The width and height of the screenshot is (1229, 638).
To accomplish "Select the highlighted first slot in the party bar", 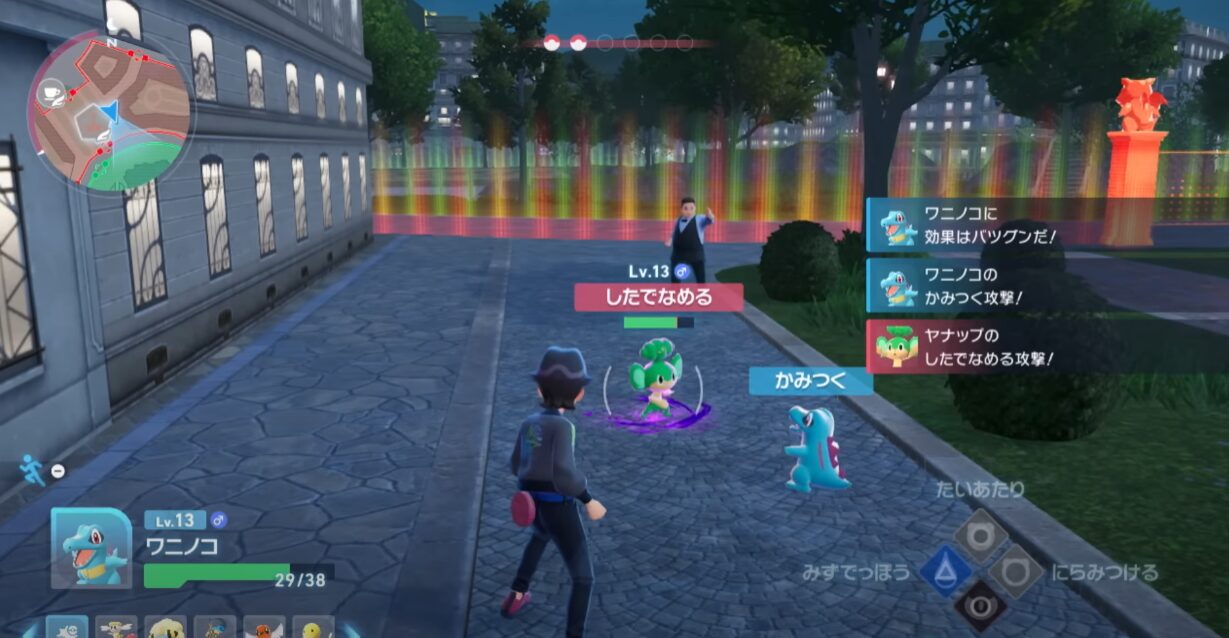I will coord(67,628).
